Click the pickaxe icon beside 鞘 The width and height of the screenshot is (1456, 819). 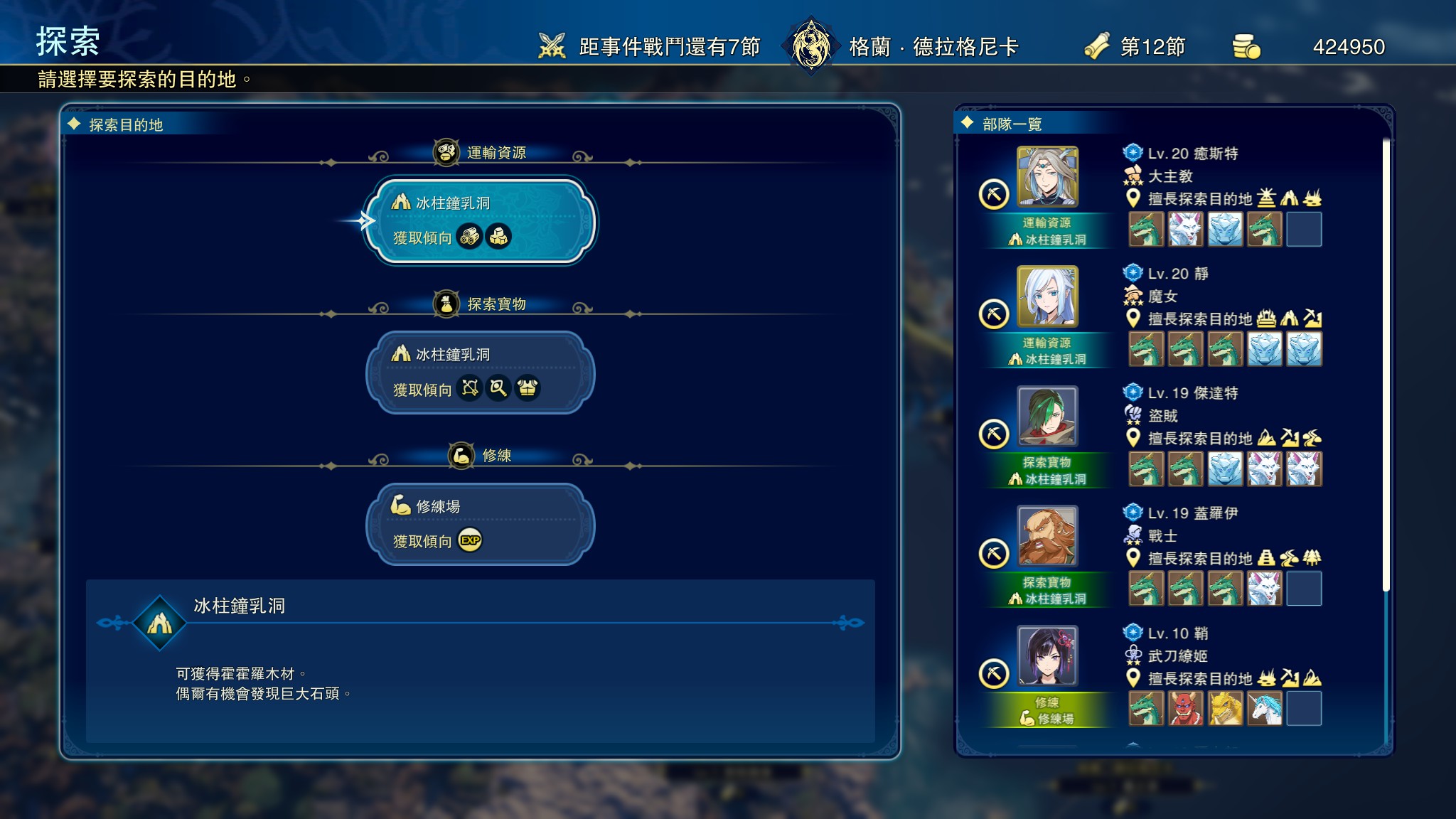994,674
